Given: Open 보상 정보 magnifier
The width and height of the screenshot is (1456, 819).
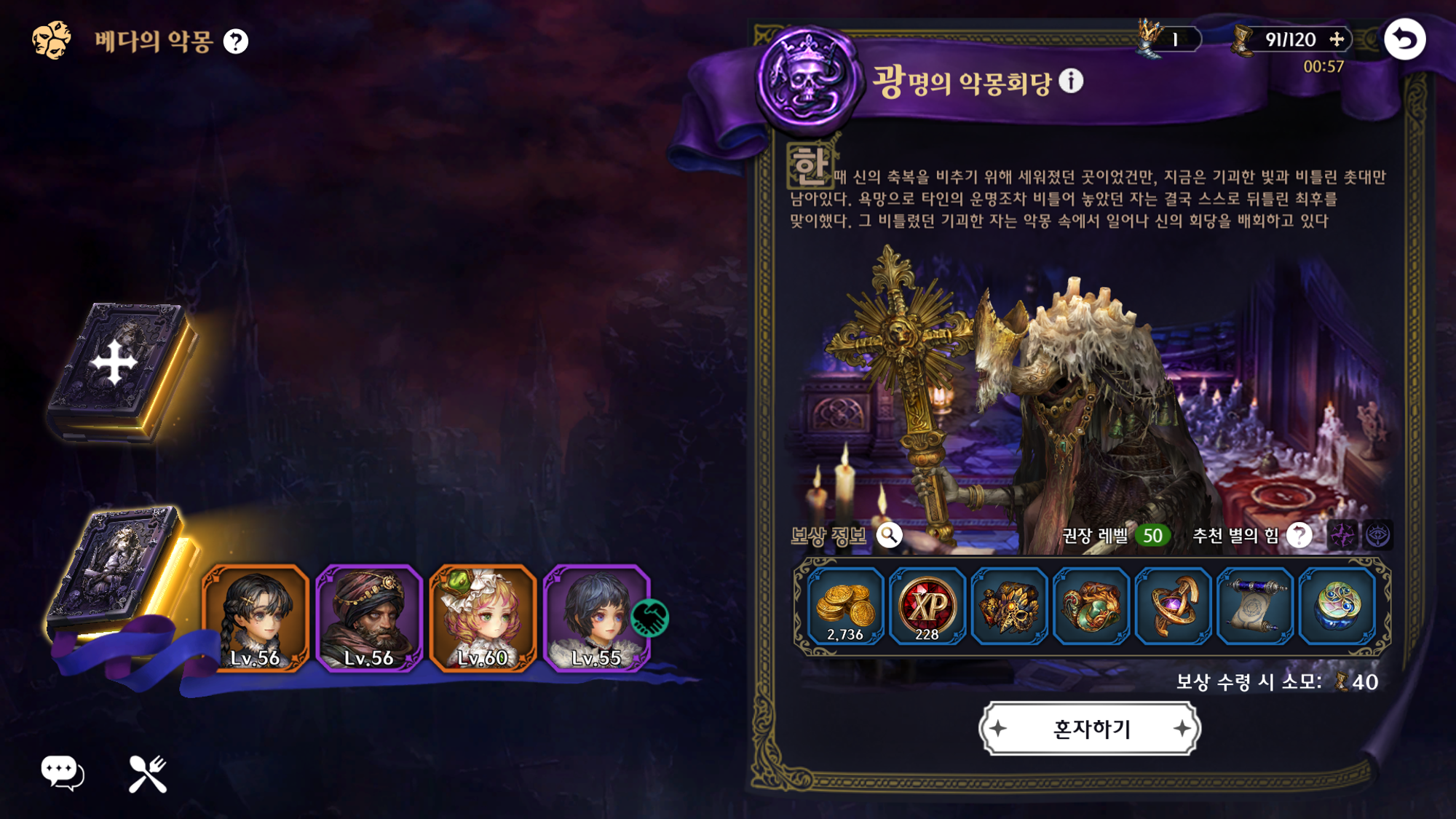Looking at the screenshot, I should 889,536.
